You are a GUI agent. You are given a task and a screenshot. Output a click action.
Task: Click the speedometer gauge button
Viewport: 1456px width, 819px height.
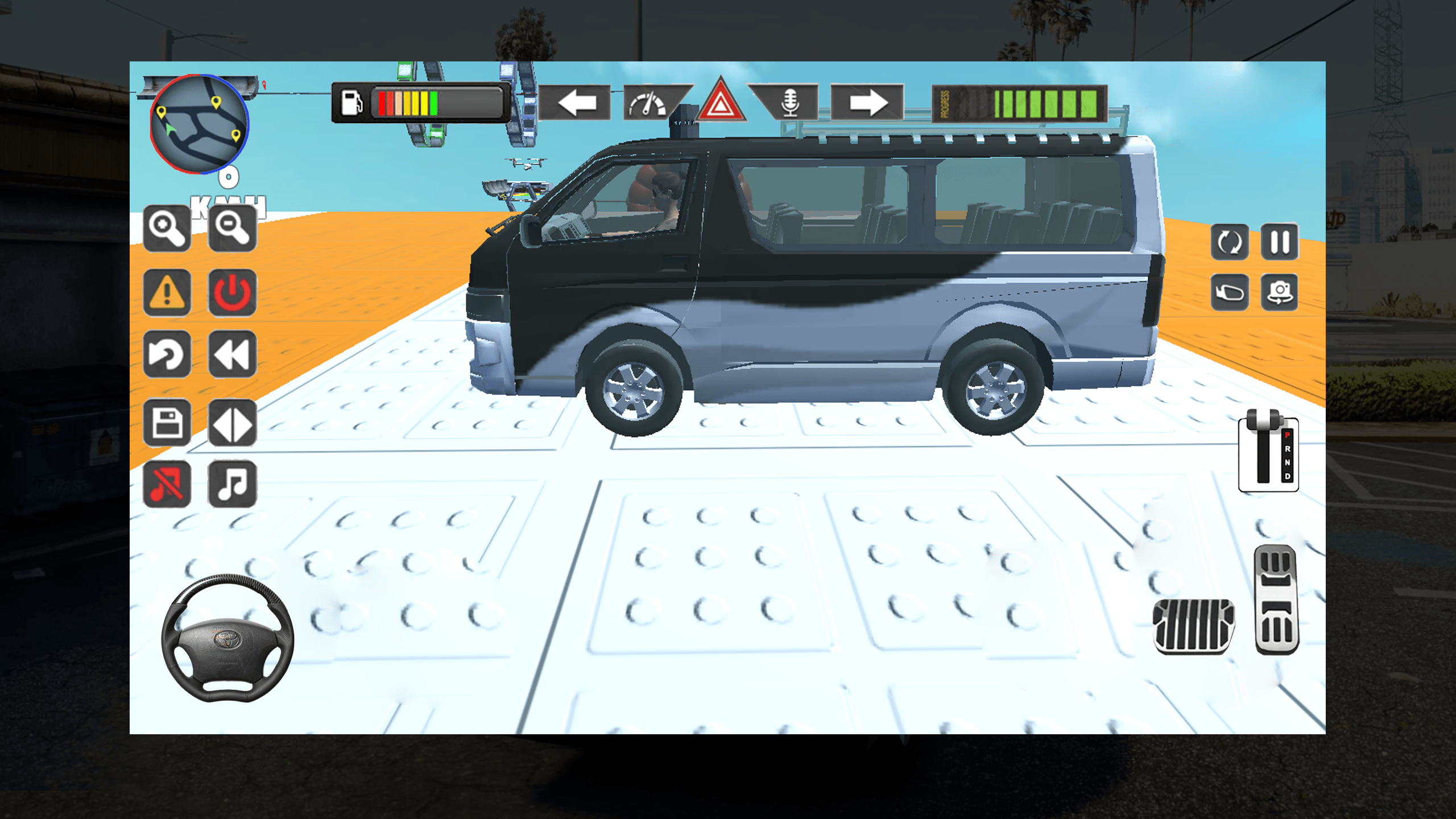click(648, 103)
